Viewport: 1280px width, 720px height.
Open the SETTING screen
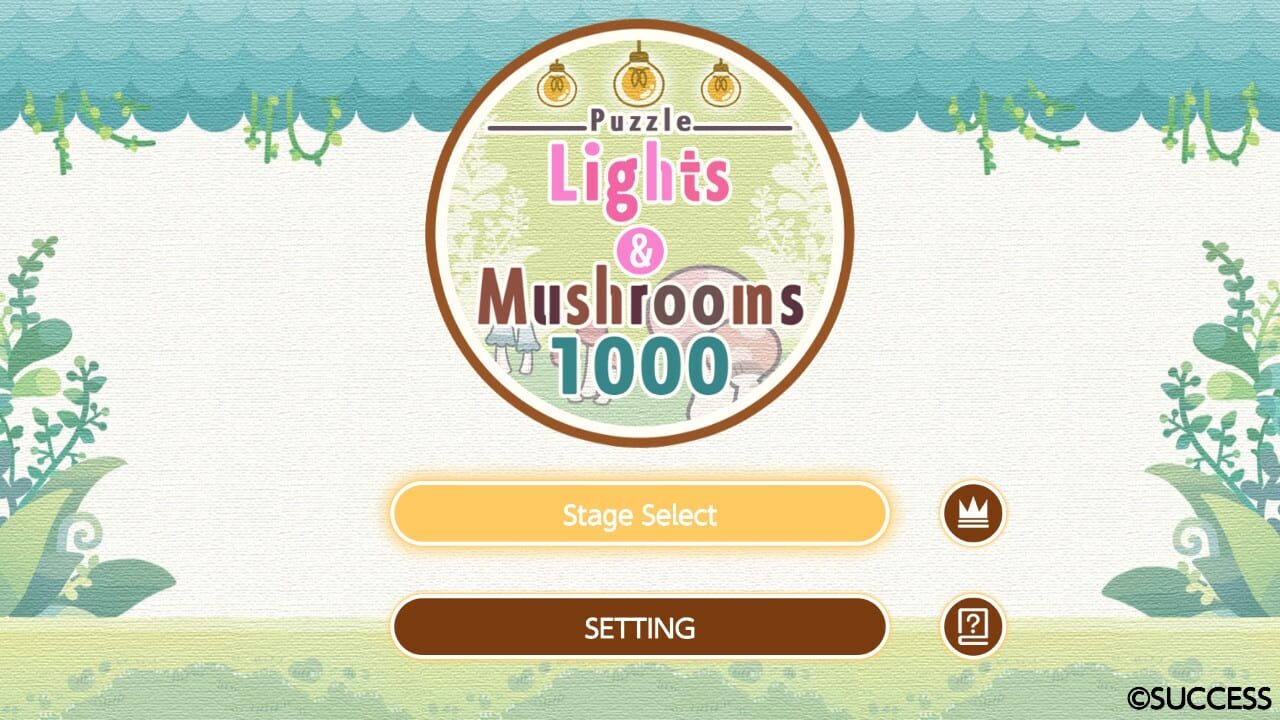(x=640, y=627)
